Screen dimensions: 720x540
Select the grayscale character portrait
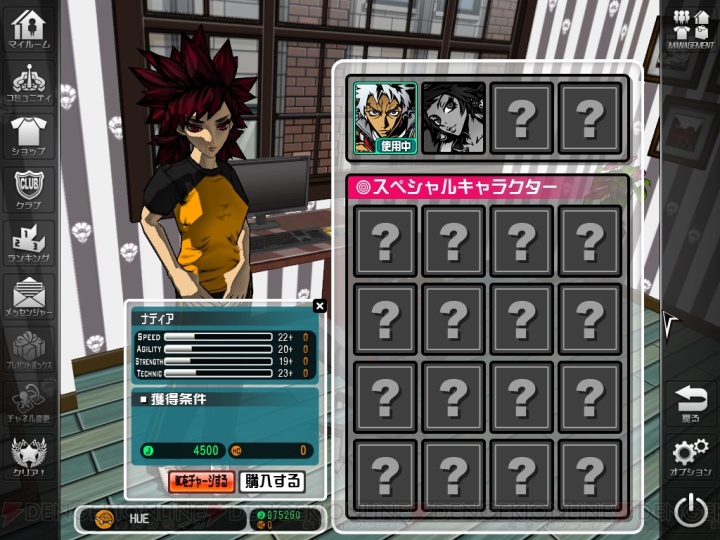[x=453, y=118]
